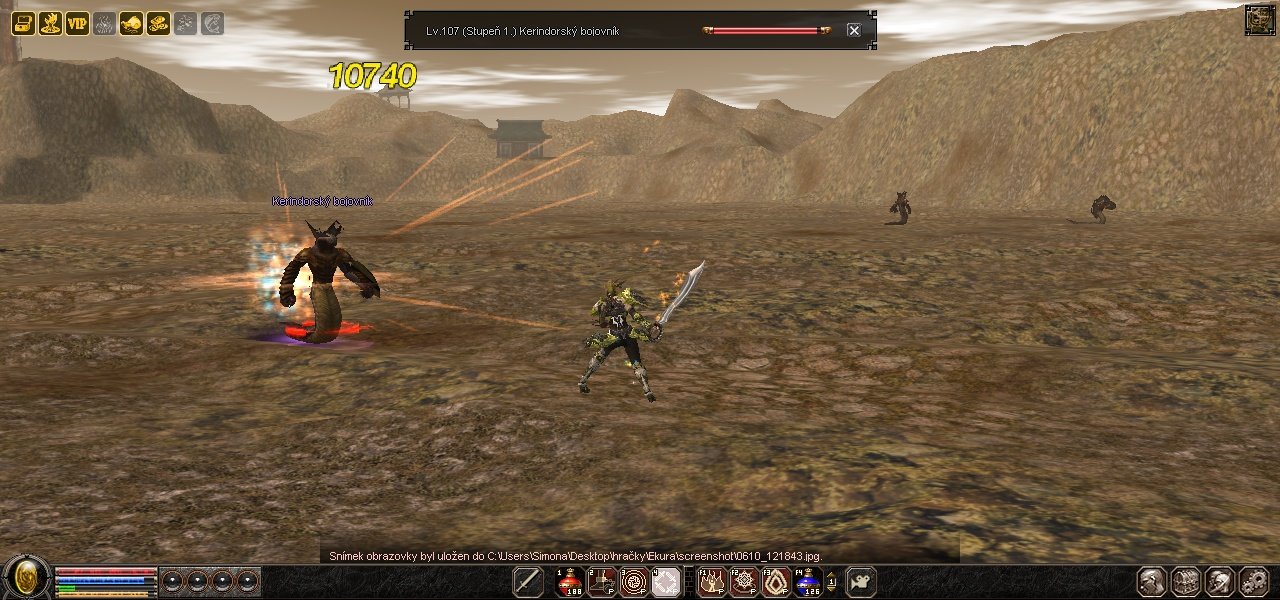Open the settings gears button
This screenshot has width=1280, height=600.
pyautogui.click(x=1254, y=581)
